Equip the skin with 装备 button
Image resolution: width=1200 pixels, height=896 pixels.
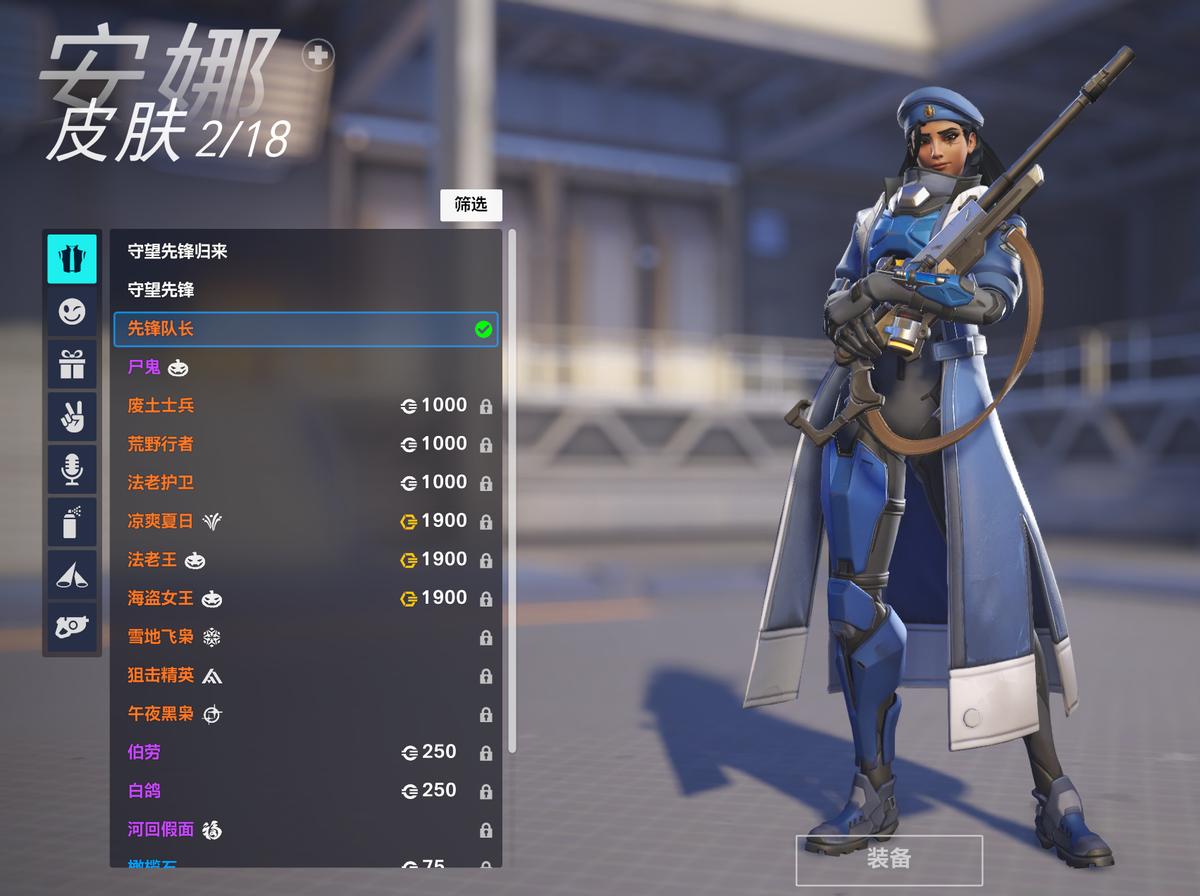888,859
